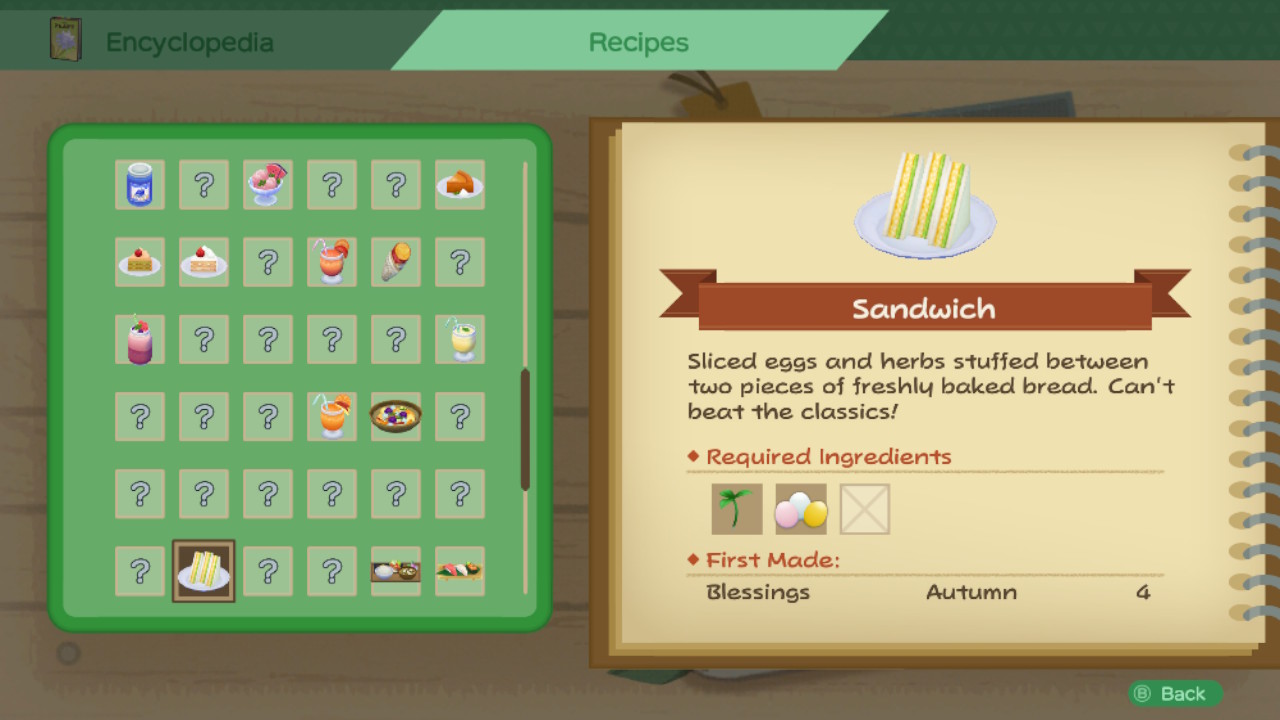Select the orange juice recipe
The width and height of the screenshot is (1280, 720).
[332, 417]
